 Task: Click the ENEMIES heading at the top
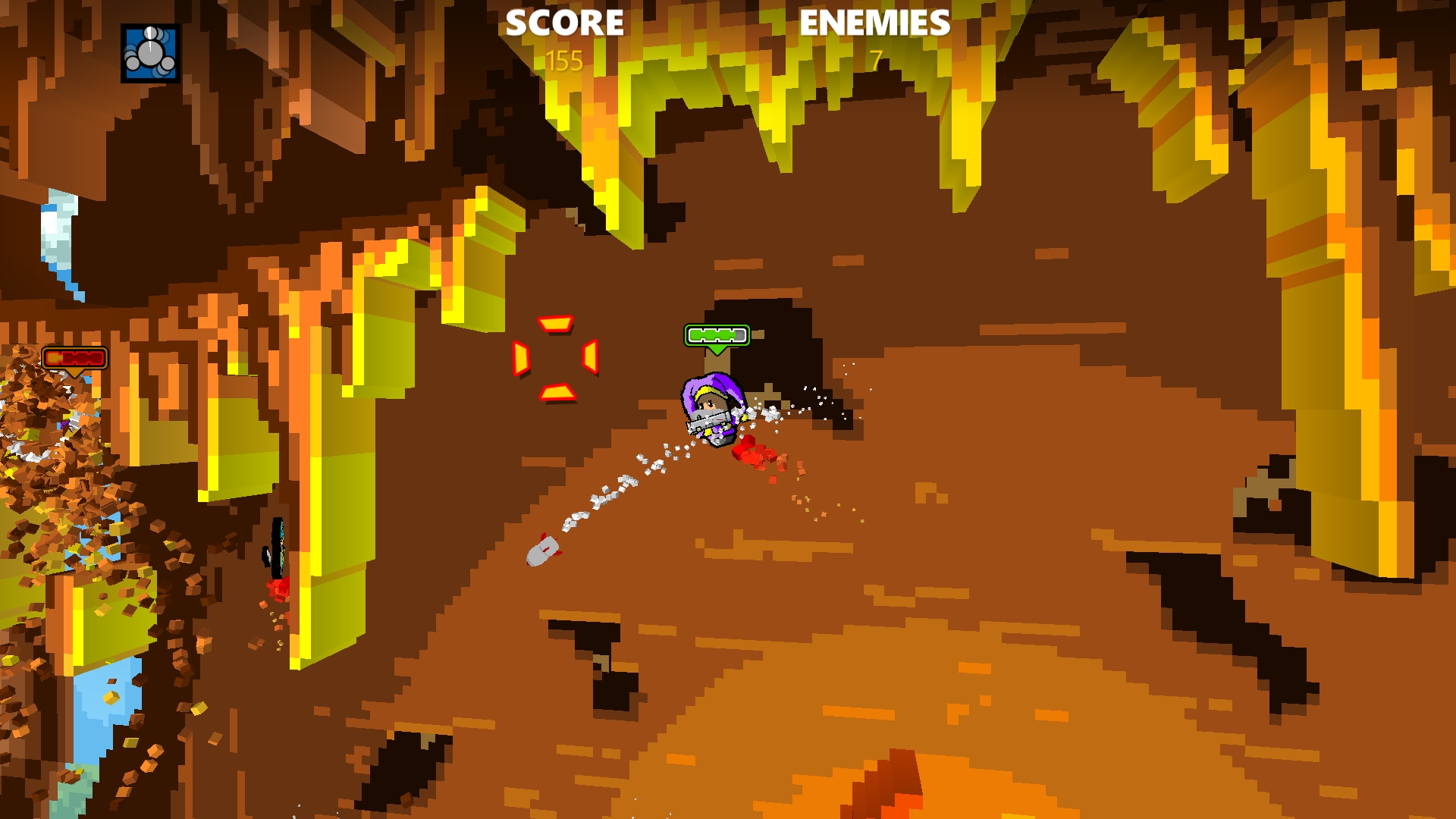coord(873,23)
